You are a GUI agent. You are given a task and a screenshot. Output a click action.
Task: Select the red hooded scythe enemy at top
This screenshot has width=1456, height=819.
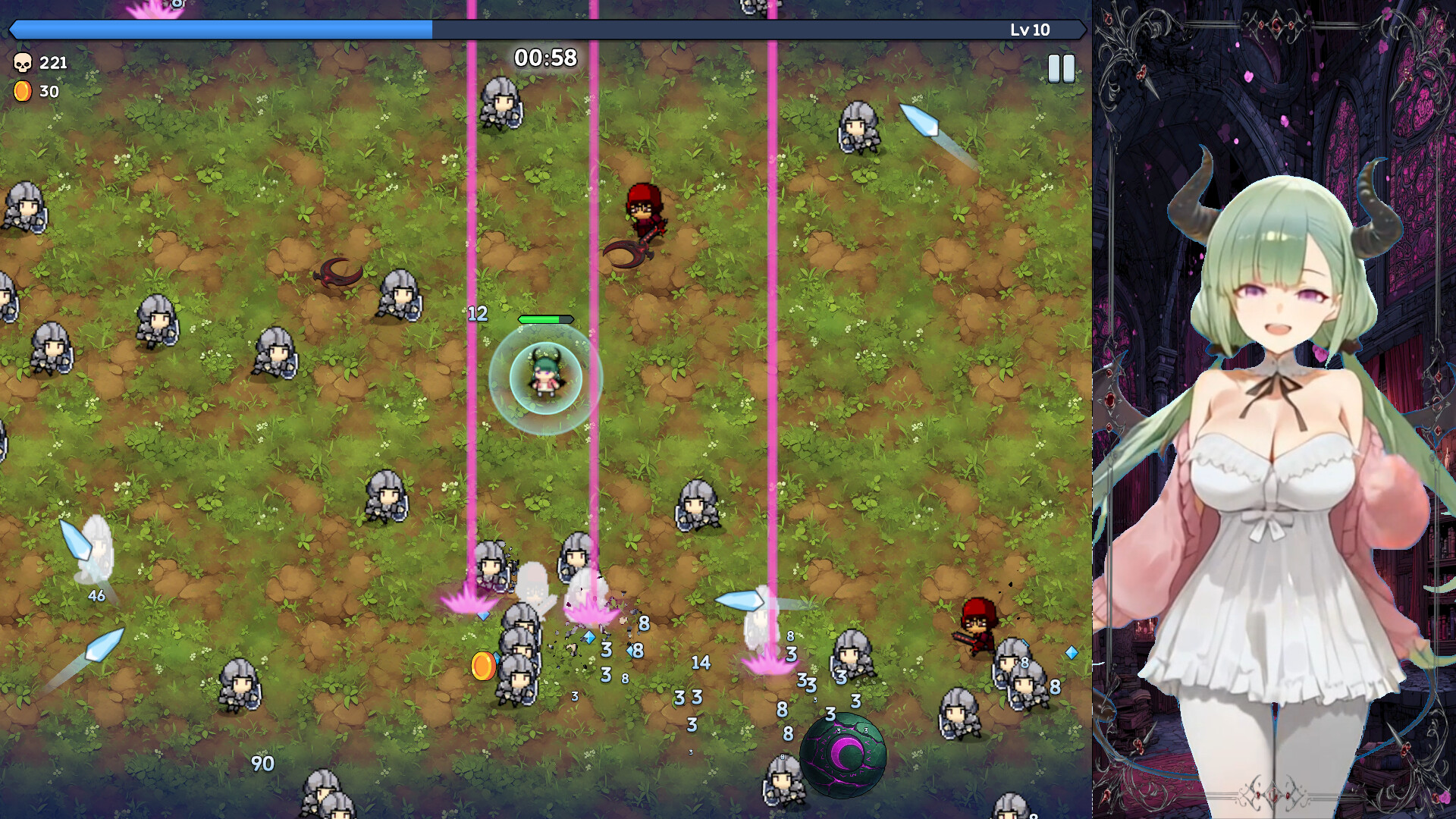[644, 210]
